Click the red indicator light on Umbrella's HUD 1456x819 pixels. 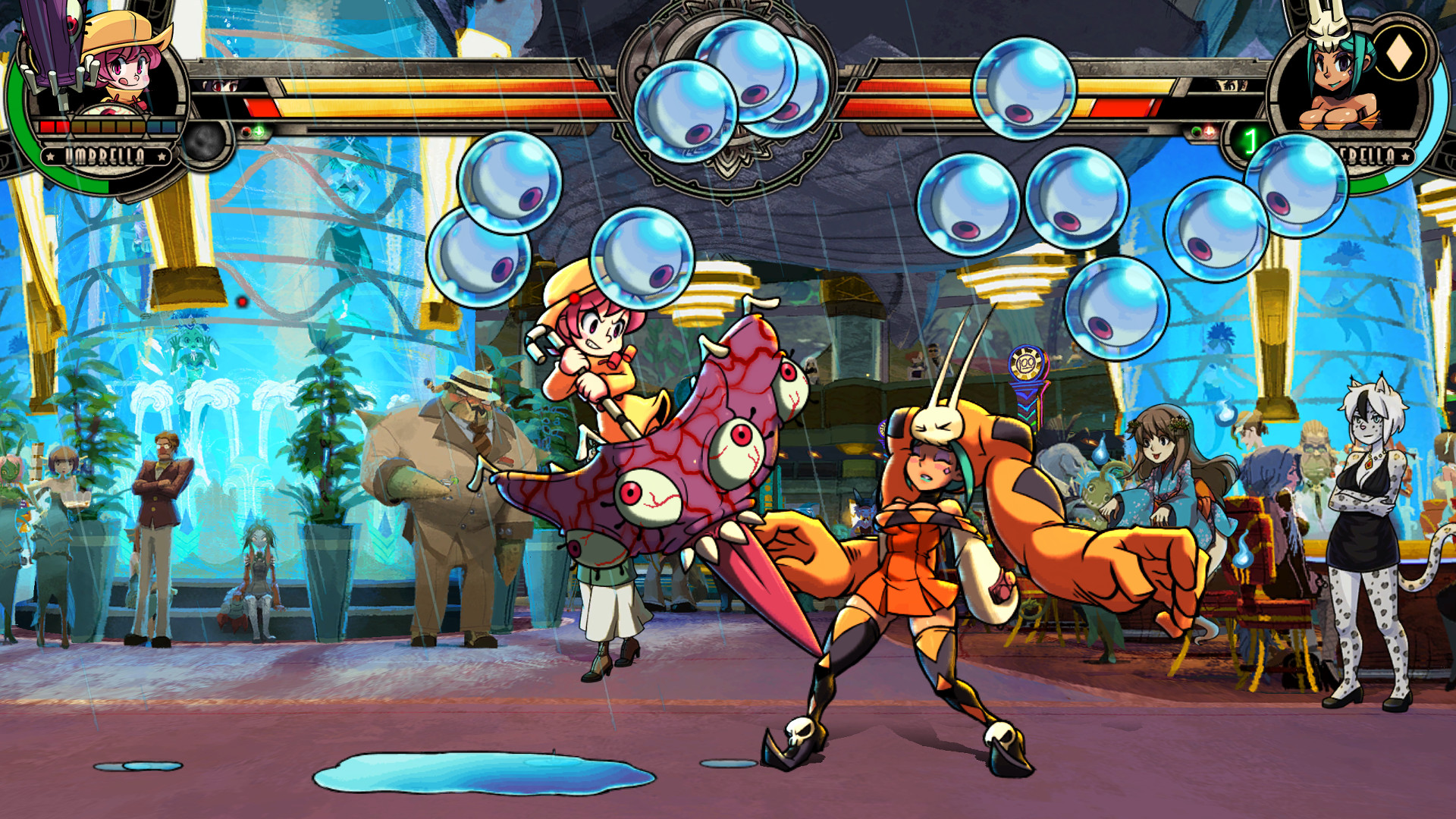pos(246,133)
